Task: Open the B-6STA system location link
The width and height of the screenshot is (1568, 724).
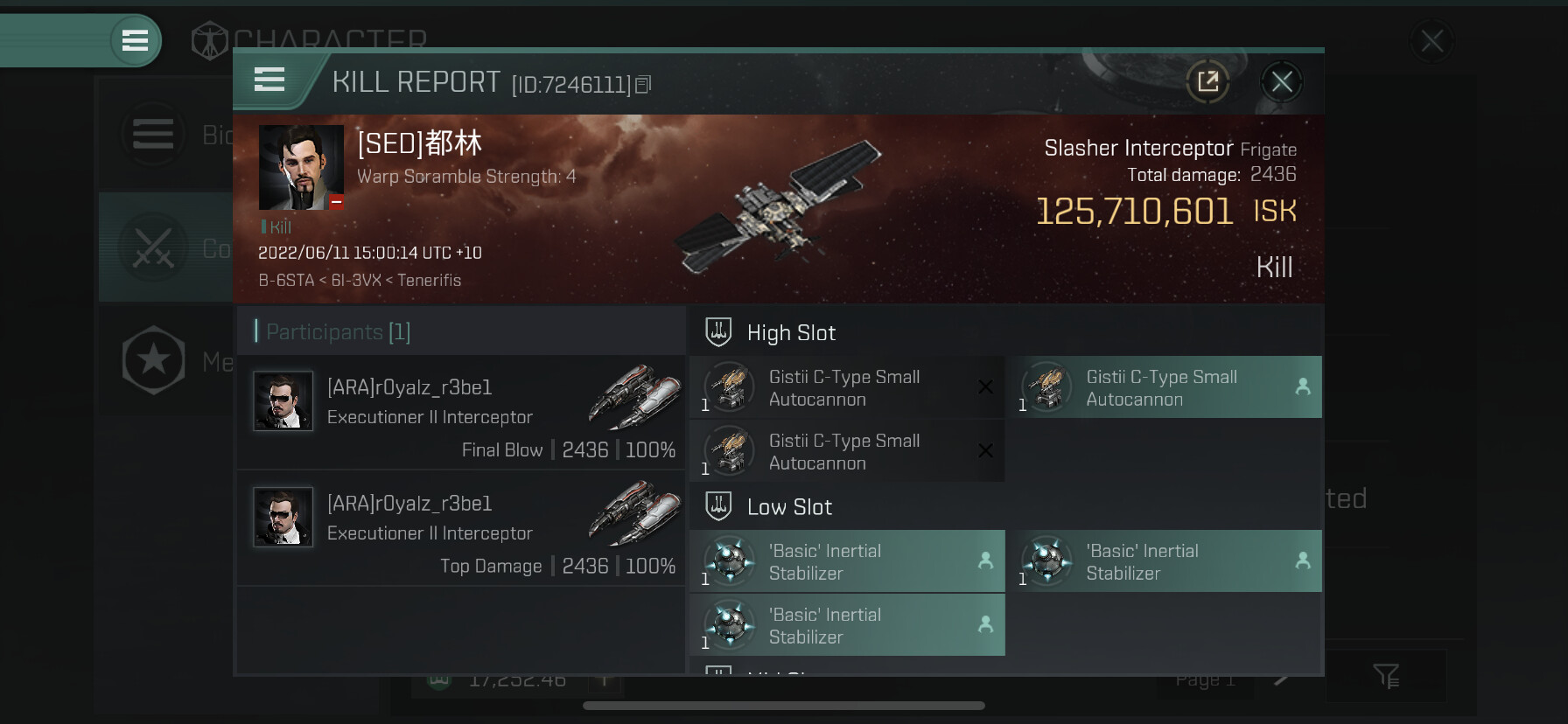Action: pyautogui.click(x=285, y=281)
